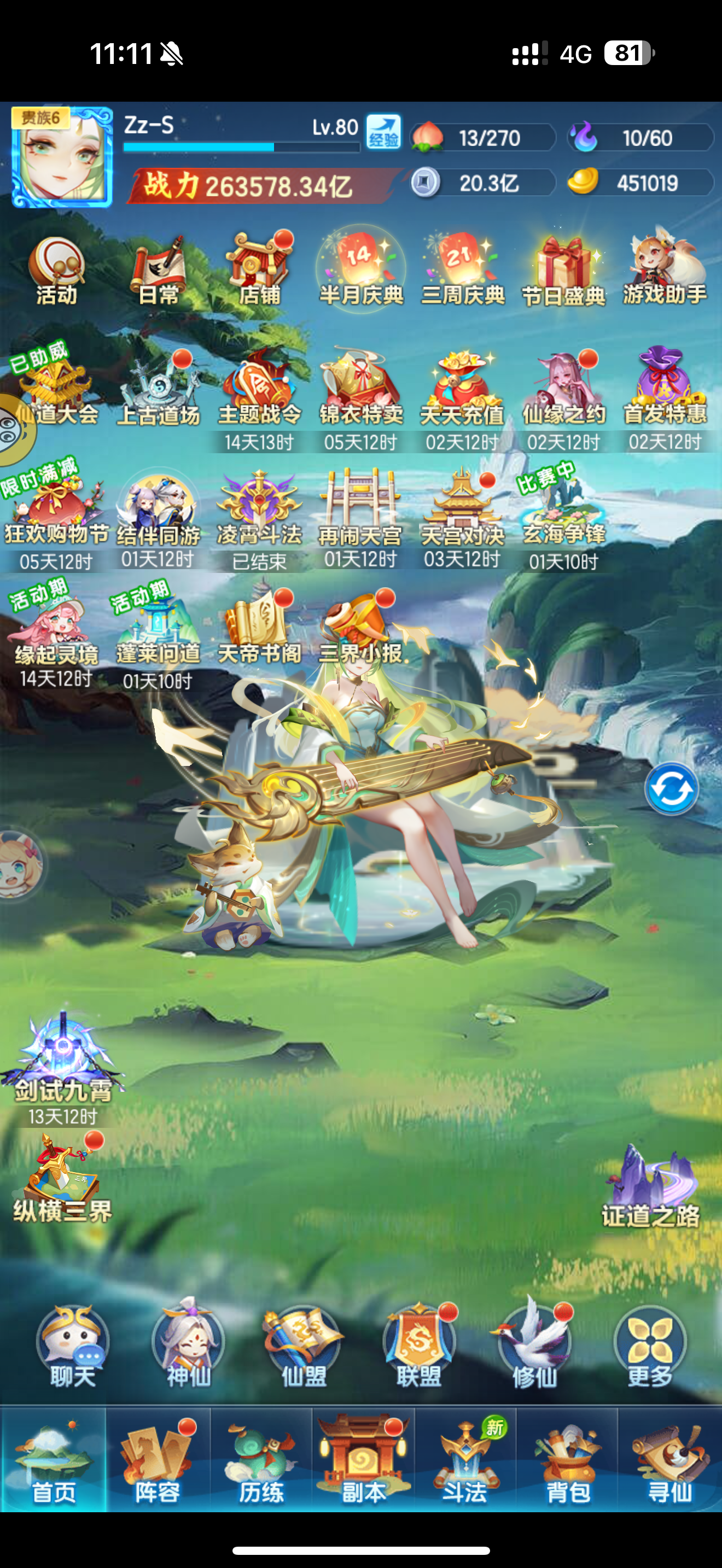
Task: Tap the Zz-S player avatar portrait
Action: coord(61,154)
